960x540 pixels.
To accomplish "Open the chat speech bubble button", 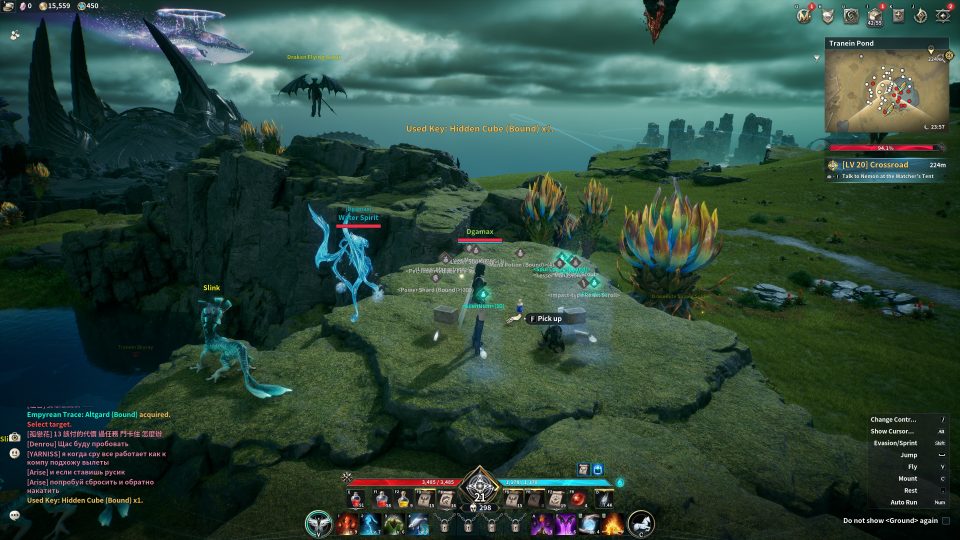I will click(15, 515).
